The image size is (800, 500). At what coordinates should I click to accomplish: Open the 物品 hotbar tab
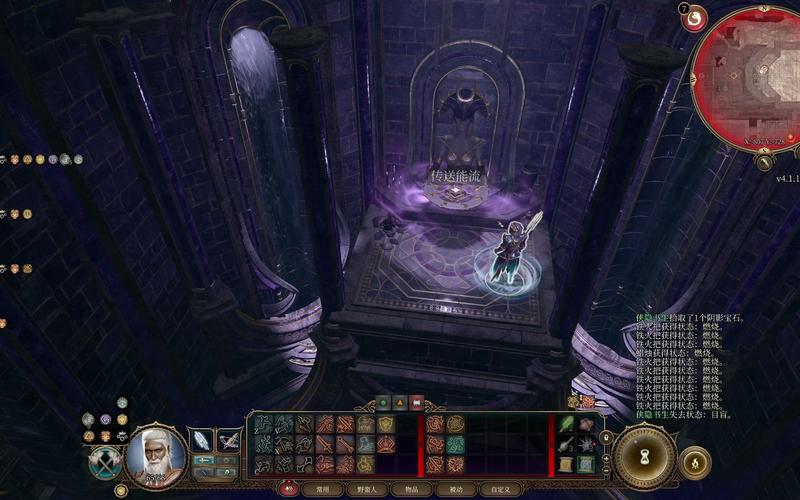pos(411,489)
